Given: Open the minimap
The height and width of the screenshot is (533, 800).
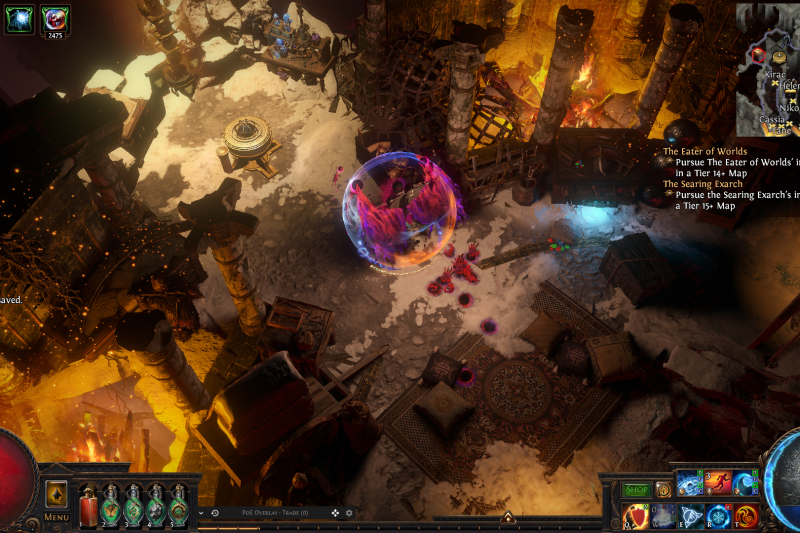Looking at the screenshot, I should tap(768, 70).
